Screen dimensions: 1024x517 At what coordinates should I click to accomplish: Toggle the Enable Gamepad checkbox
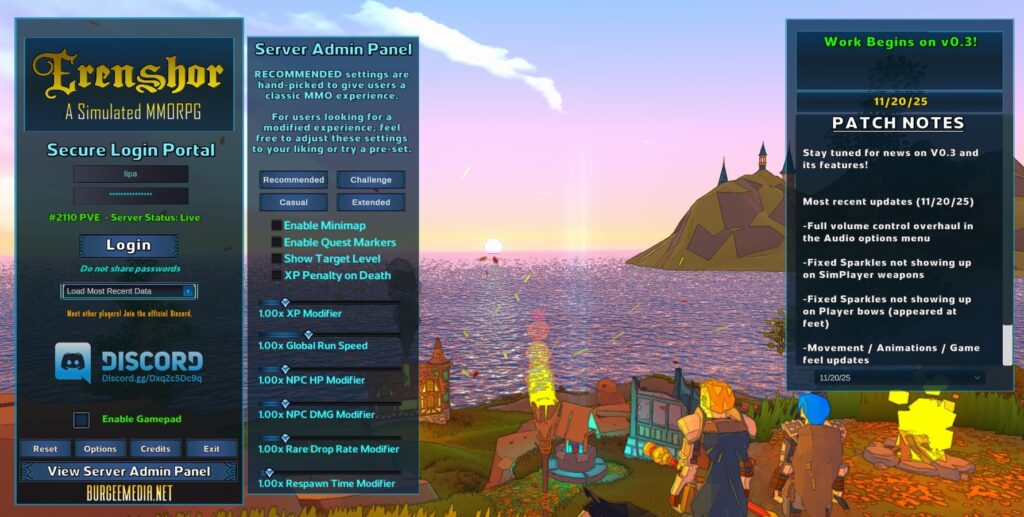[x=82, y=420]
